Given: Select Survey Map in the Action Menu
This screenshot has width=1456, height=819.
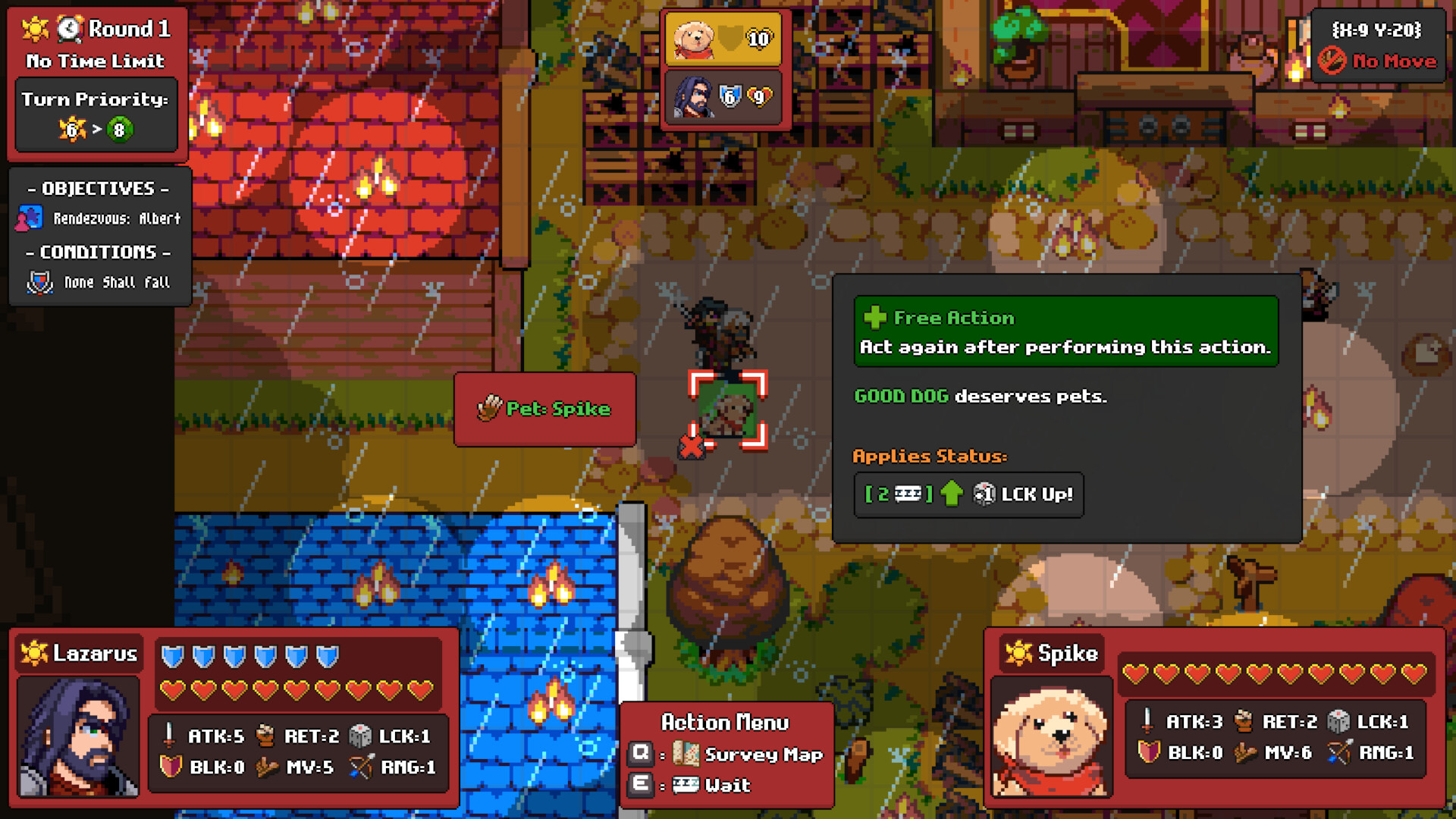Looking at the screenshot, I should point(761,755).
